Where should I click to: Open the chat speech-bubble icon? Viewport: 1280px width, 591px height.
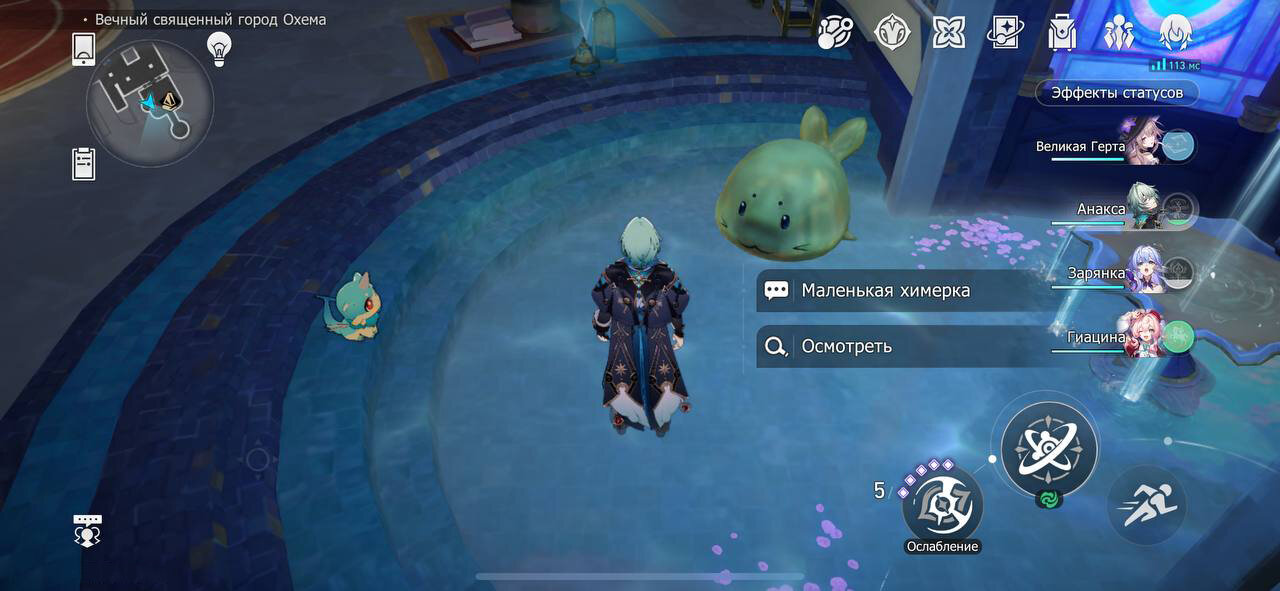(x=88, y=530)
